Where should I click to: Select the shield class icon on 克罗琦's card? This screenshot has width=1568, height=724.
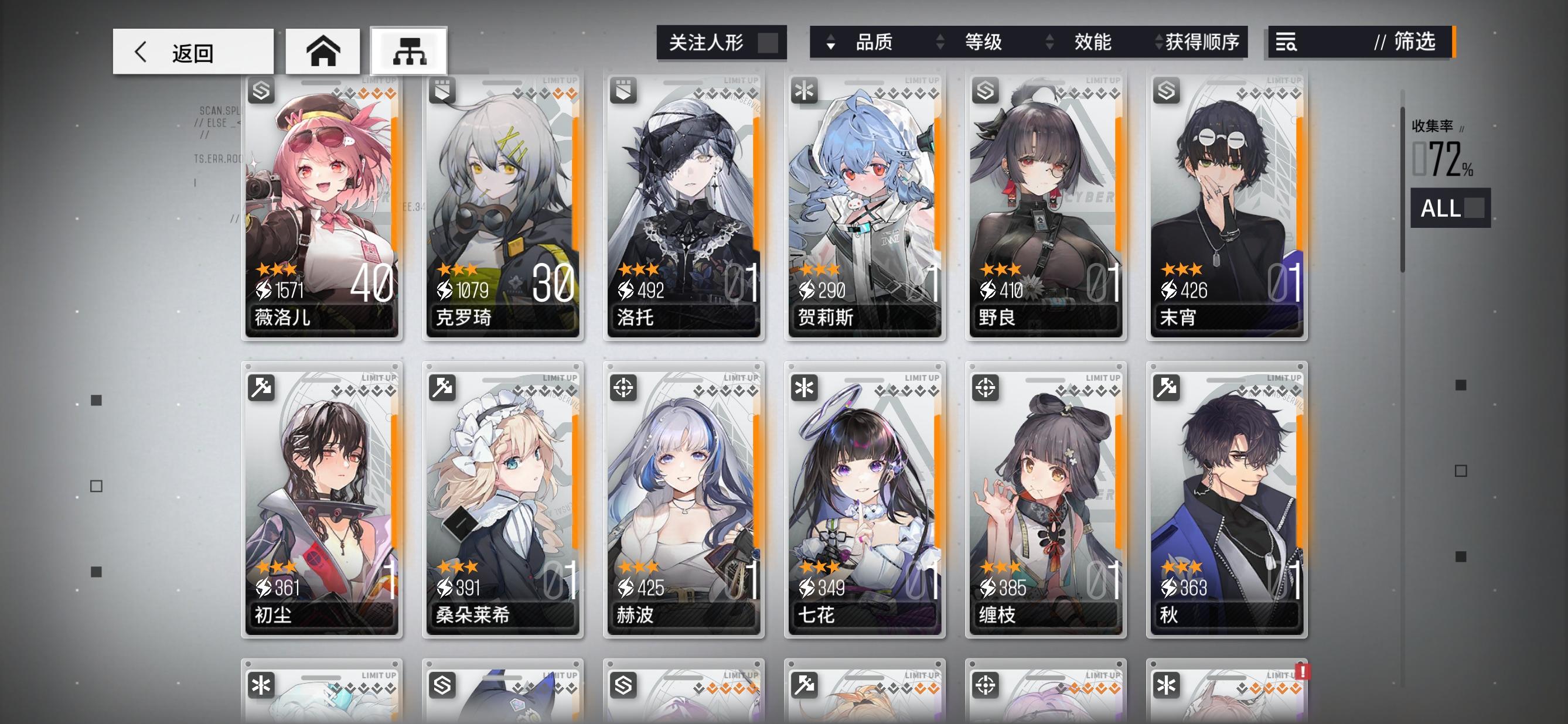coord(442,91)
